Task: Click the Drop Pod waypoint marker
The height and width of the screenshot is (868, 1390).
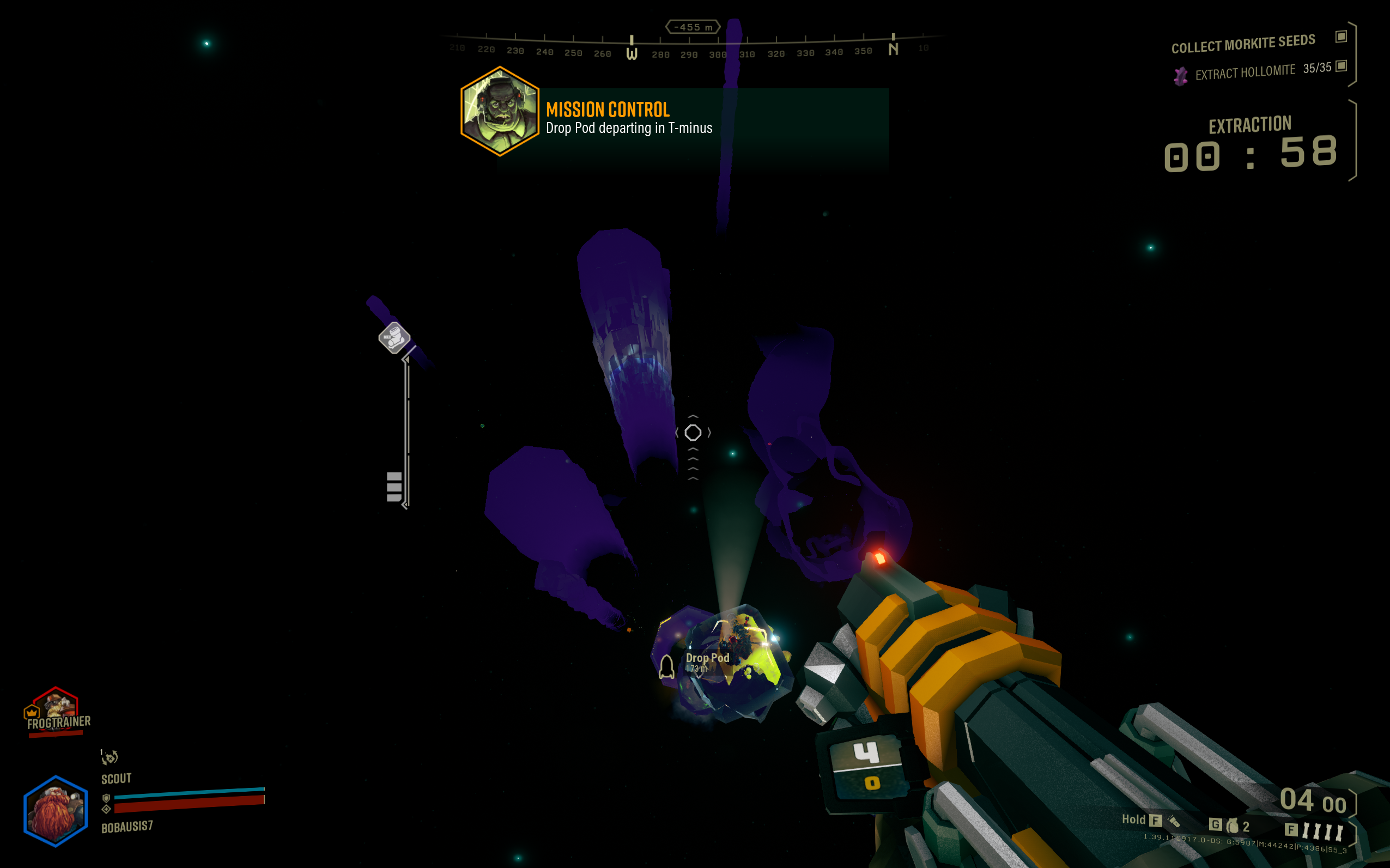Action: coord(666,667)
